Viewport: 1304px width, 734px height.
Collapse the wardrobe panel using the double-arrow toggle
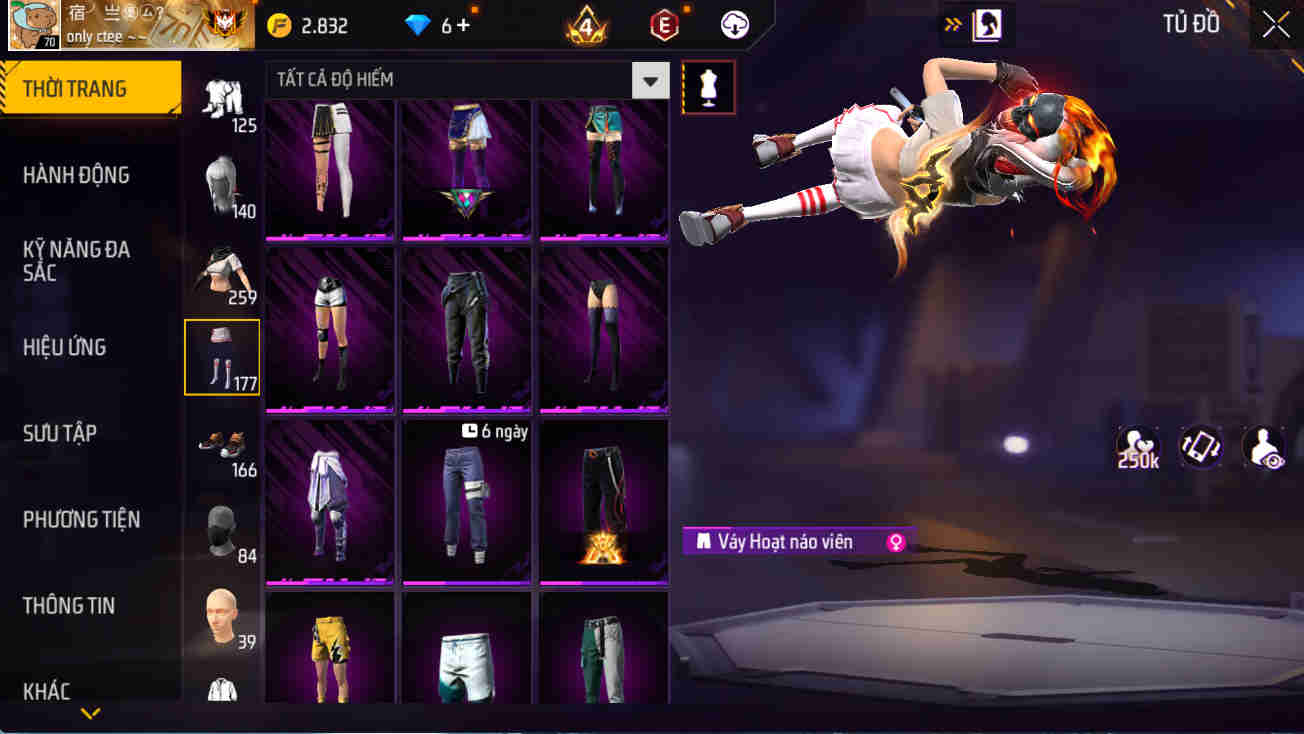point(953,24)
